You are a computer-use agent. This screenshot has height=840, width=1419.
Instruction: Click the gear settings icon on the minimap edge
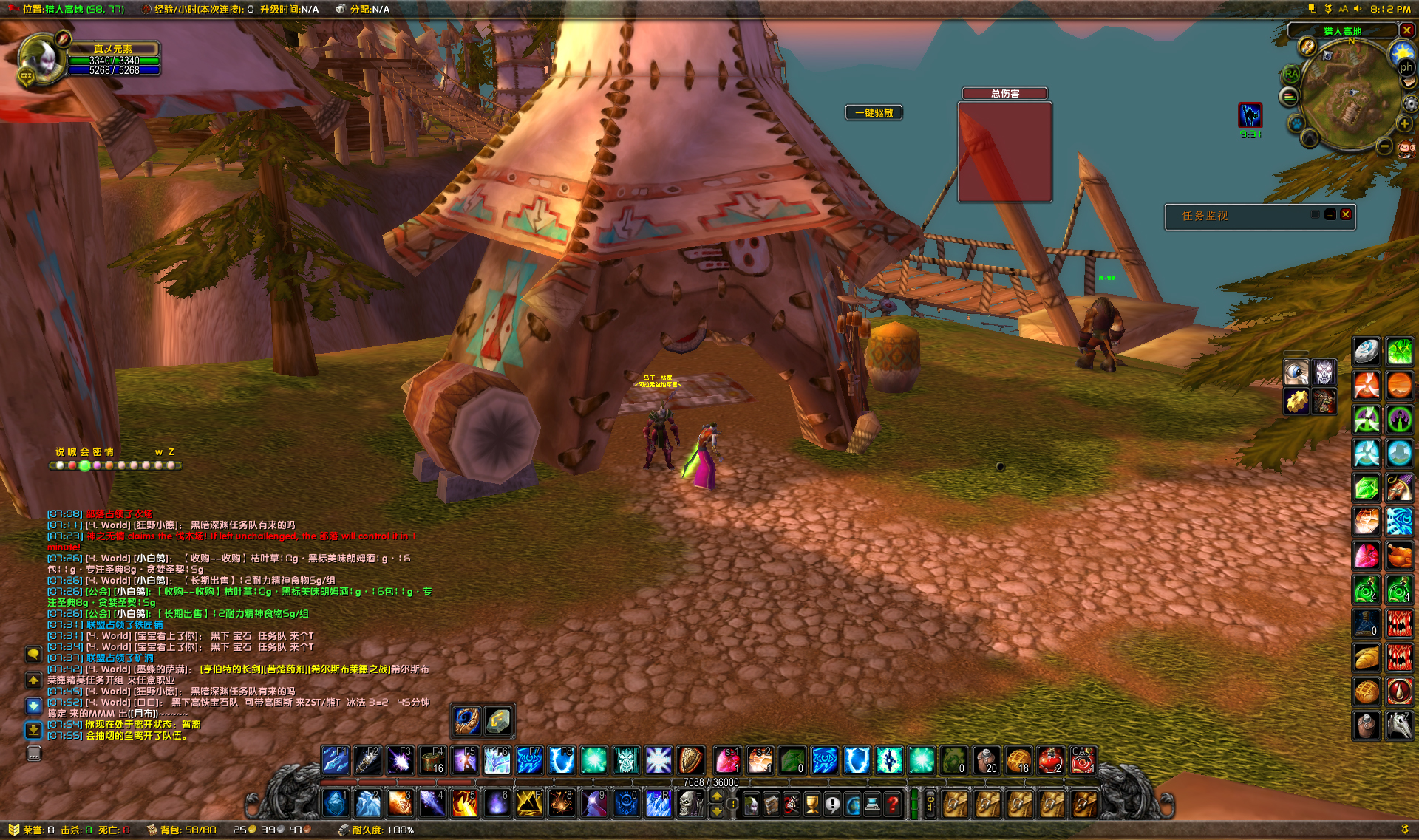(1411, 103)
